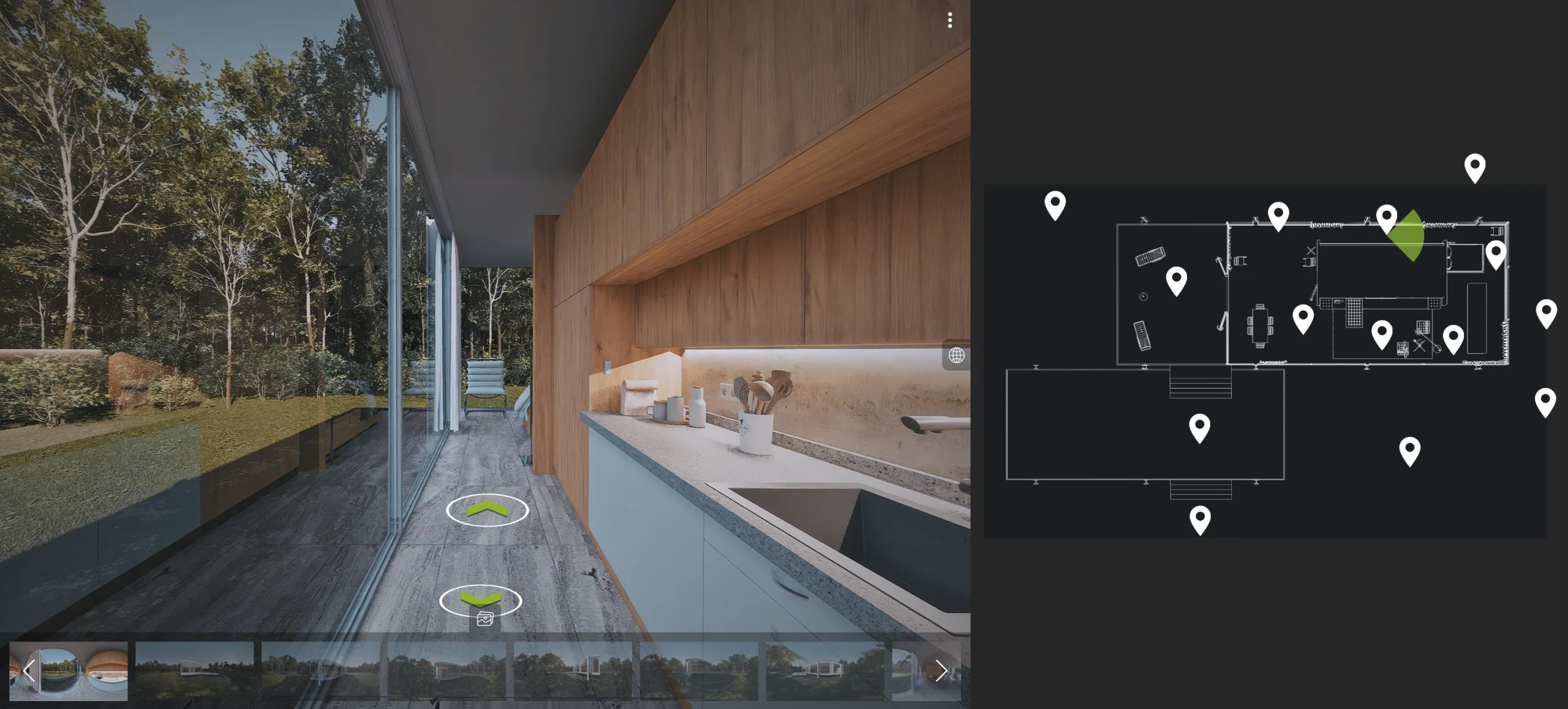Open the photo gallery icon below the down arrow
Viewport: 1568px width, 709px height.
click(484, 618)
